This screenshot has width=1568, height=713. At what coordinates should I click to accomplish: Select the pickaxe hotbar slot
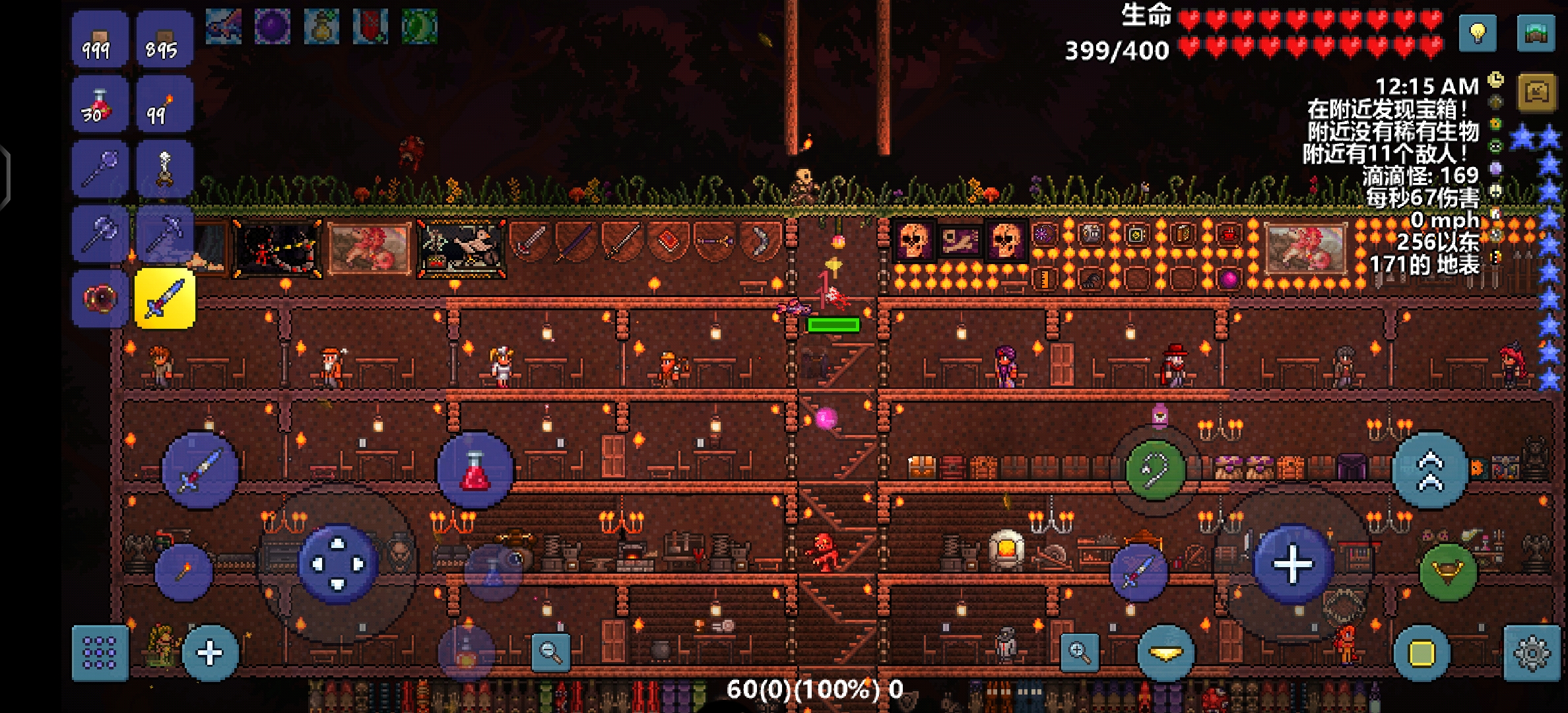click(x=164, y=234)
